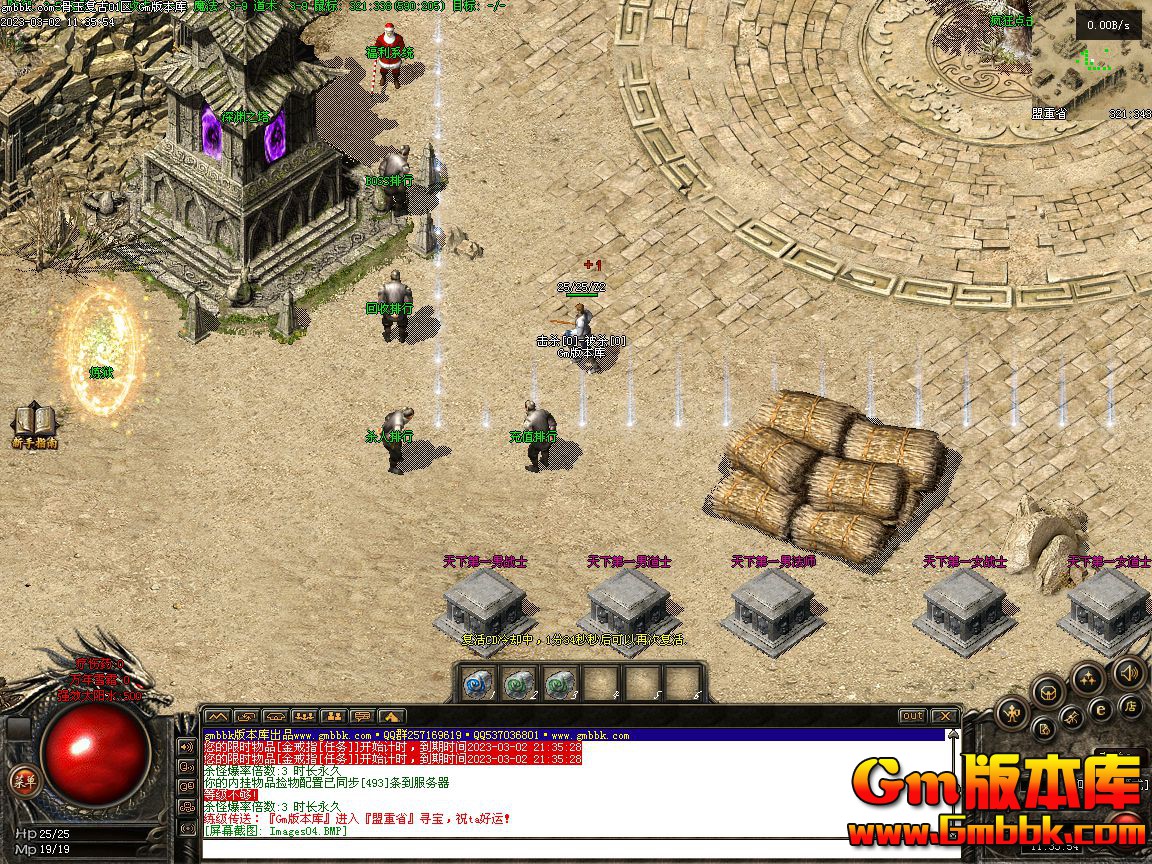Open the three-stars skills round button
Viewport: 1152px width, 864px height.
[1087, 679]
